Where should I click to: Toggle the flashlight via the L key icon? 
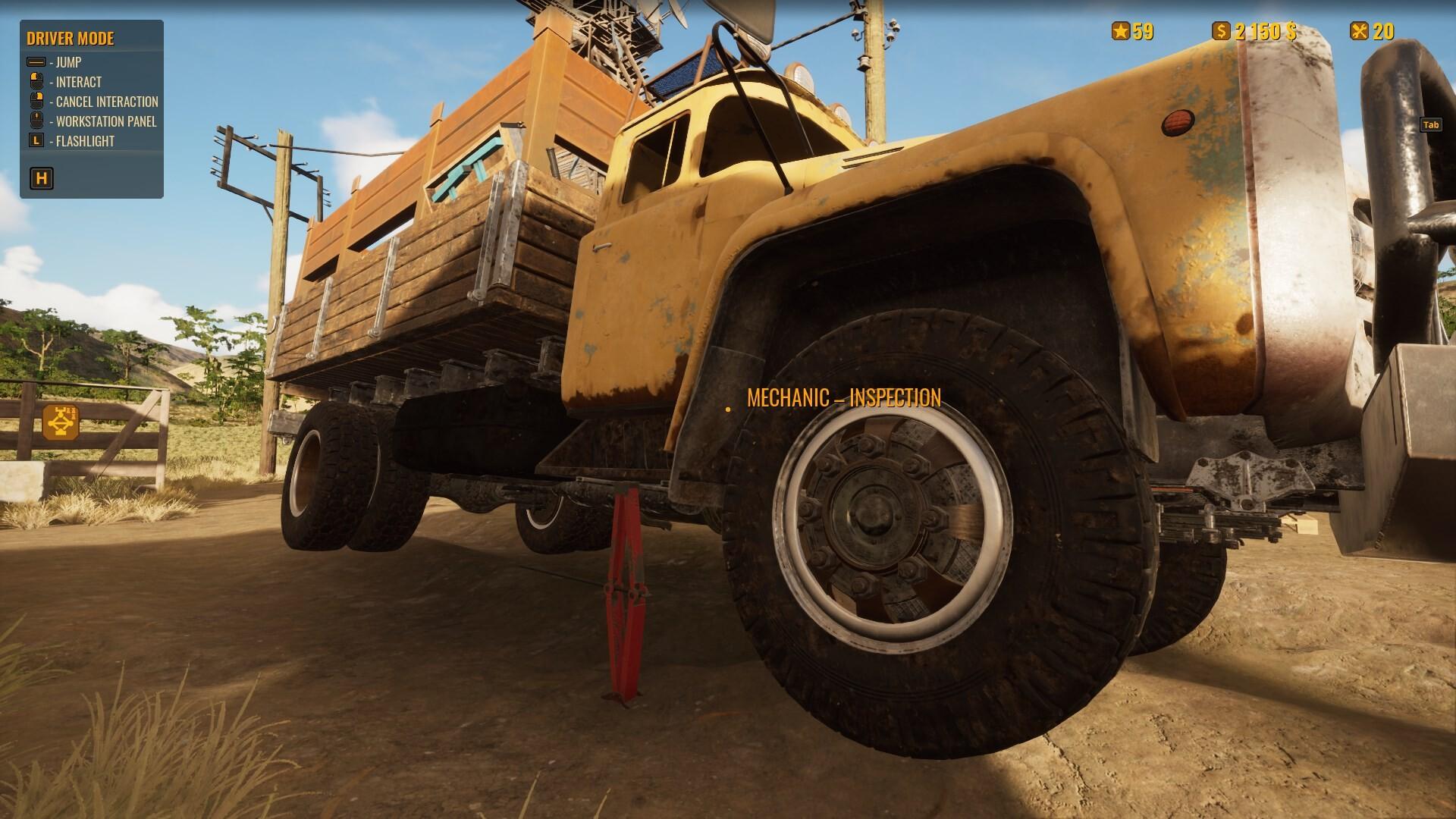(36, 140)
